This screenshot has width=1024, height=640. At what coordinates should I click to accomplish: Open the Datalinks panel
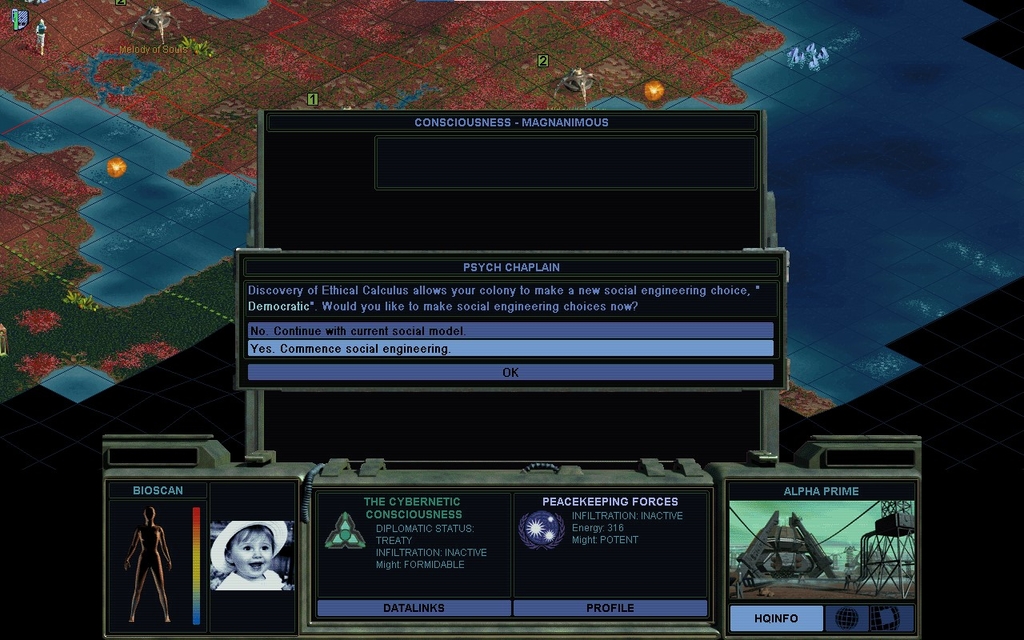coord(413,608)
